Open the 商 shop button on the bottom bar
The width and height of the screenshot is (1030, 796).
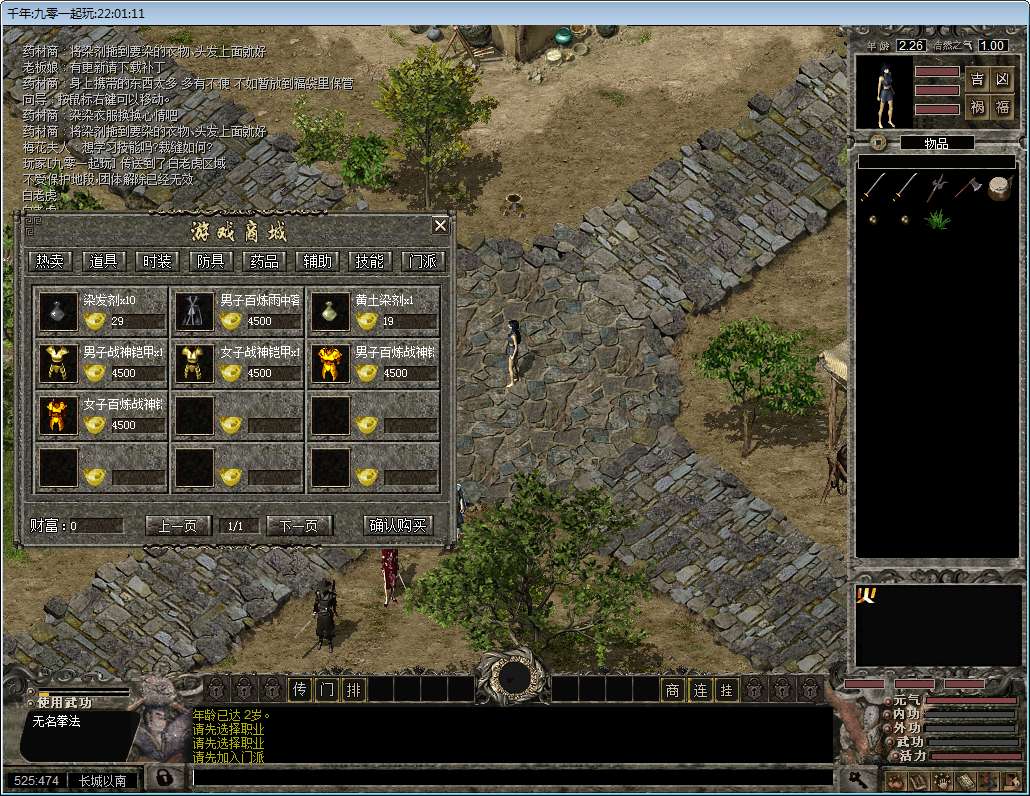tap(673, 689)
